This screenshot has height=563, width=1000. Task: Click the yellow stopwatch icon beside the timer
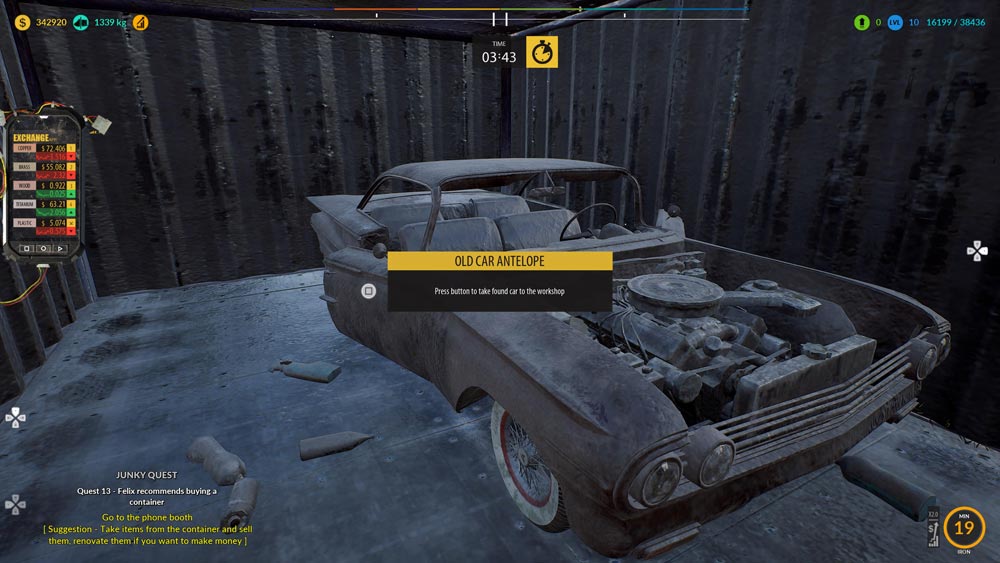point(542,53)
